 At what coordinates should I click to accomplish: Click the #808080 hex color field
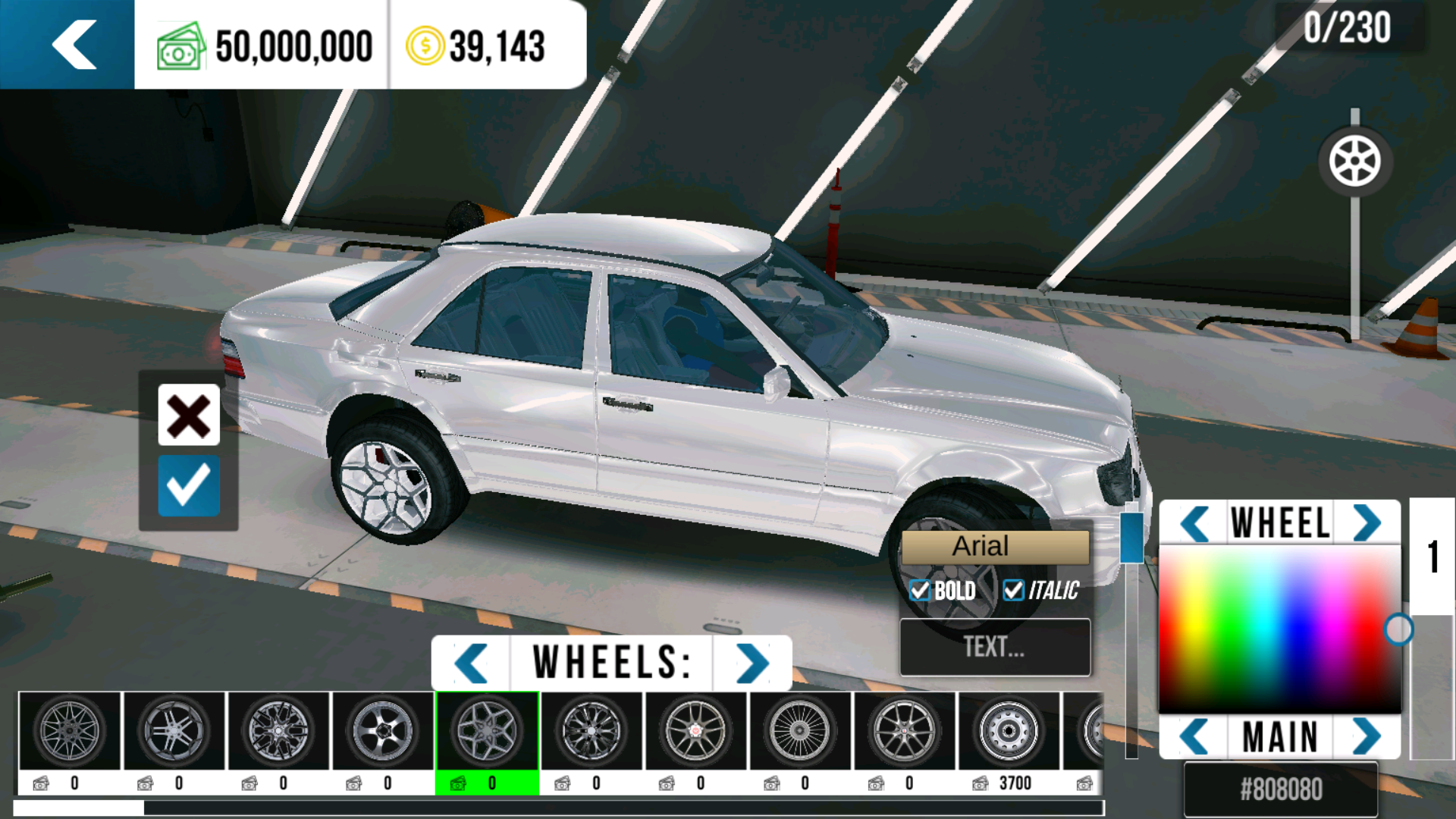(1281, 789)
